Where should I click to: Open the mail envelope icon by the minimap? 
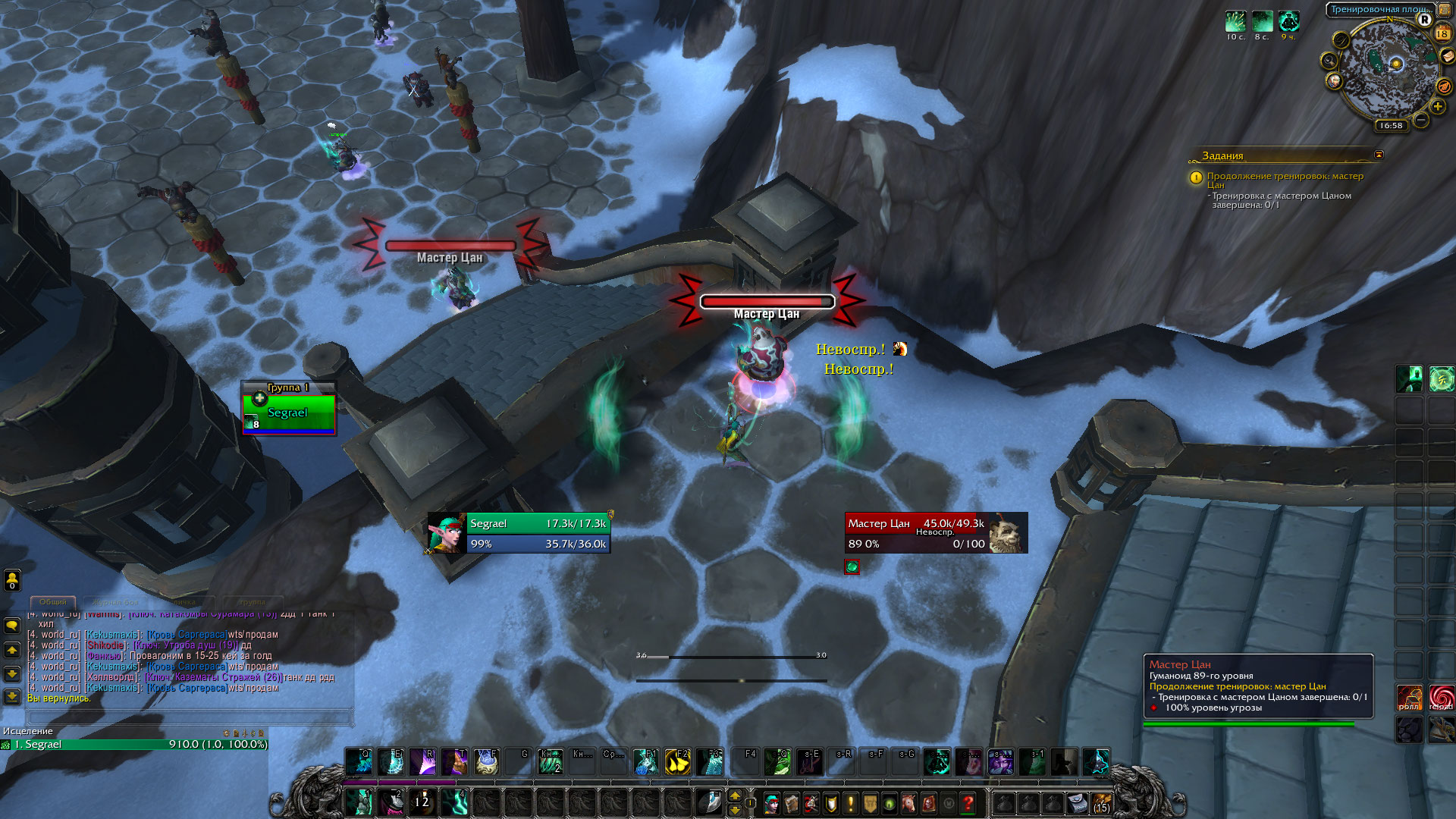click(1448, 56)
